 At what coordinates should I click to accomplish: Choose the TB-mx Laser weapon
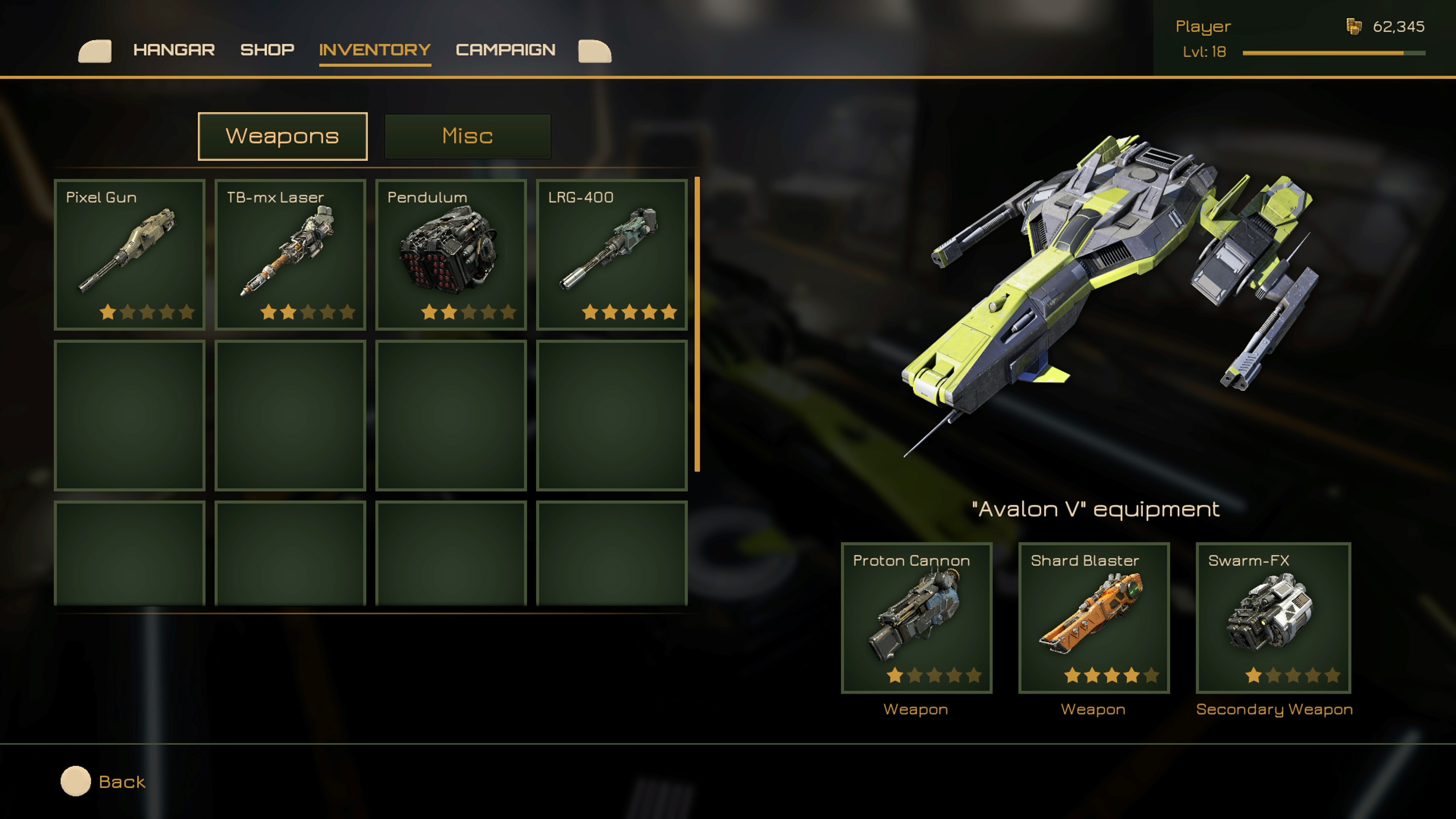[290, 254]
